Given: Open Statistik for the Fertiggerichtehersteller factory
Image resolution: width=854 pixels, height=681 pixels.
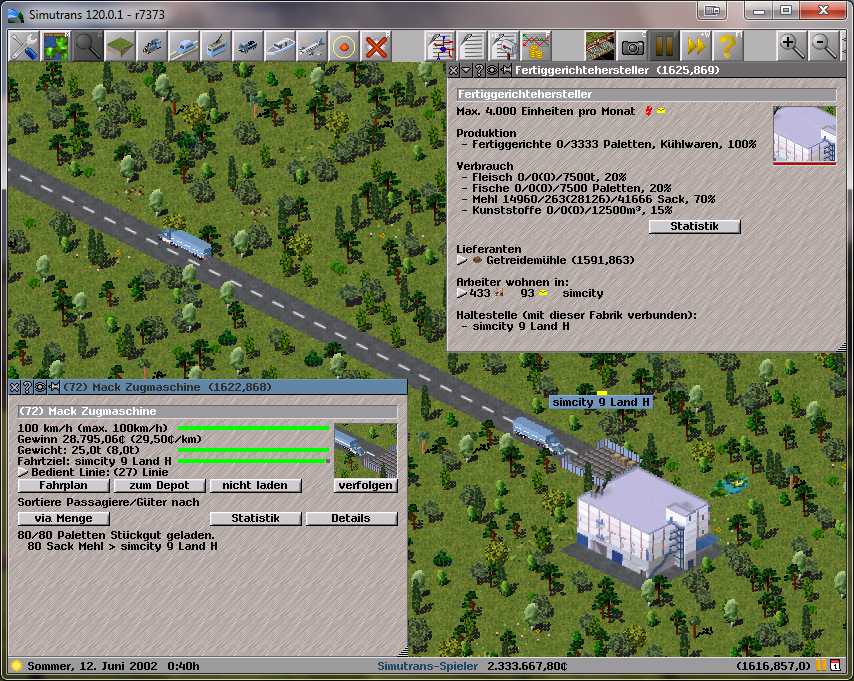Looking at the screenshot, I should click(x=694, y=226).
